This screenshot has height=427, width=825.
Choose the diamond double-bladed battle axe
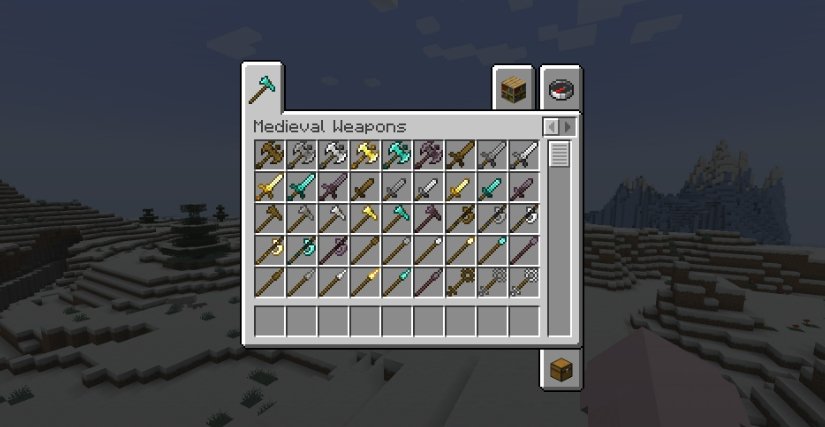[x=397, y=155]
